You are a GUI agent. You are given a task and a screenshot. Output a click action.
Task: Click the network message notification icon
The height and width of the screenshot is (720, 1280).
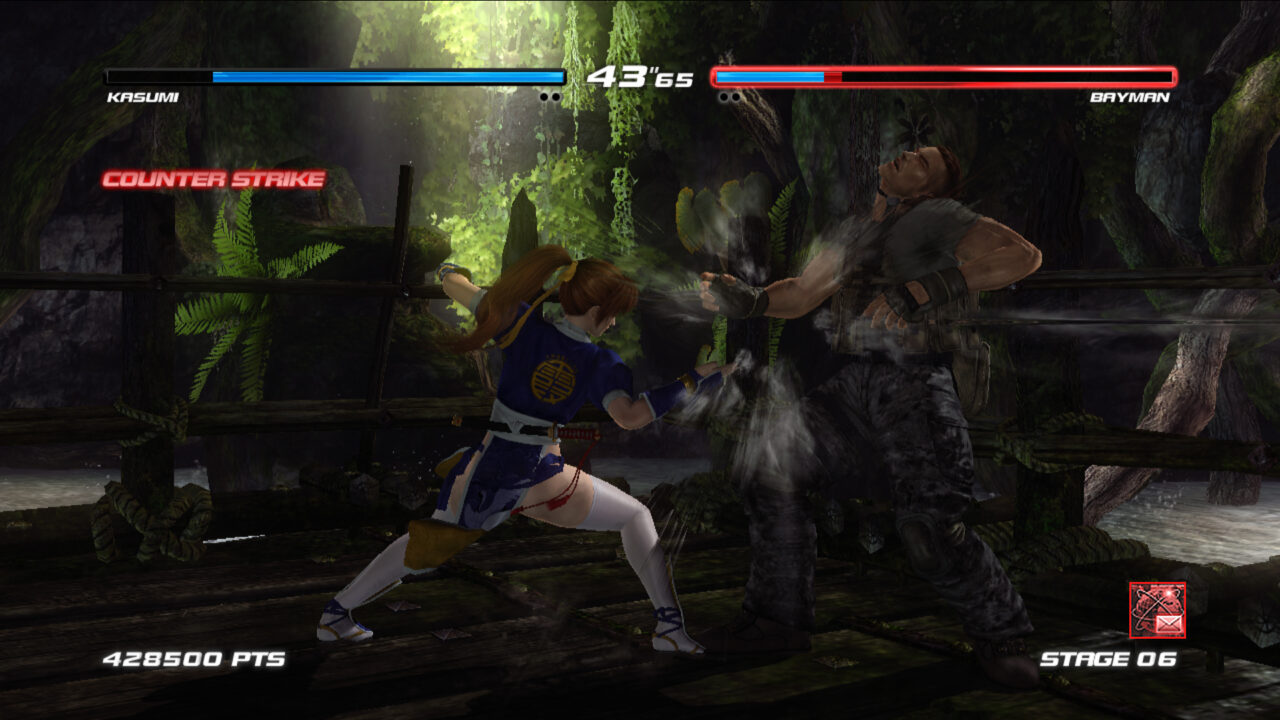pyautogui.click(x=1158, y=609)
